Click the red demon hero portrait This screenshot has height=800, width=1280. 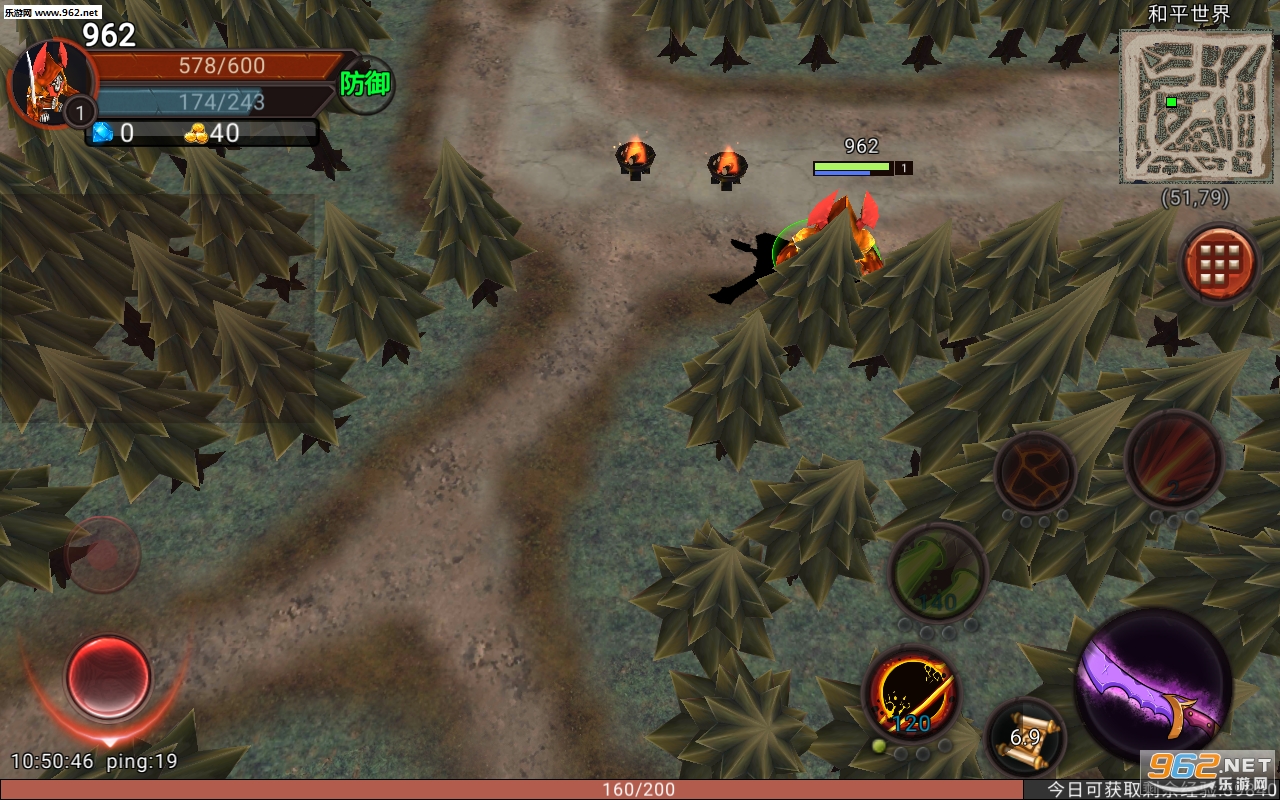(x=48, y=82)
